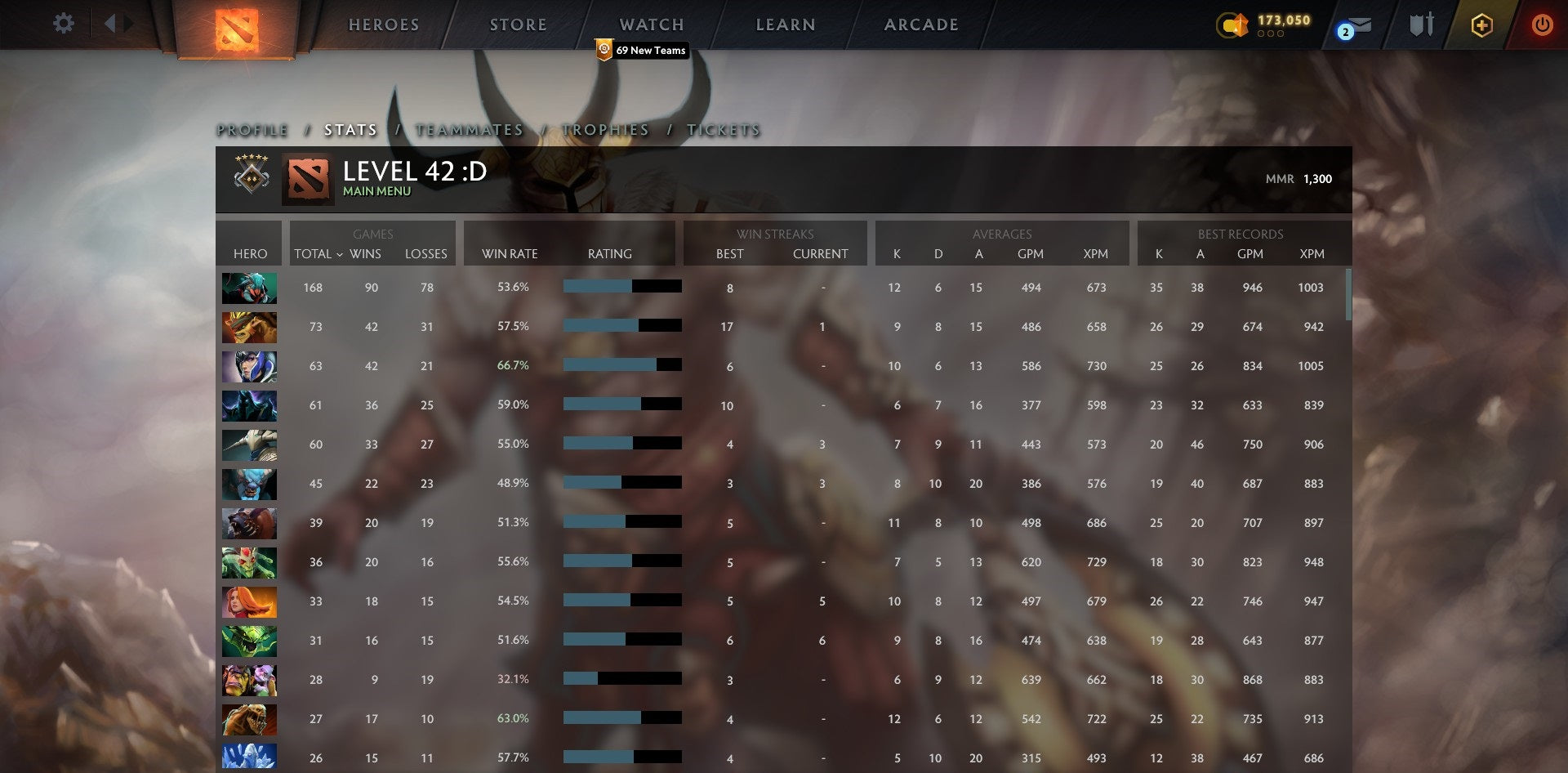1568x773 pixels.
Task: Open Dota Plus via the gold hexagon icon
Action: tap(1481, 25)
